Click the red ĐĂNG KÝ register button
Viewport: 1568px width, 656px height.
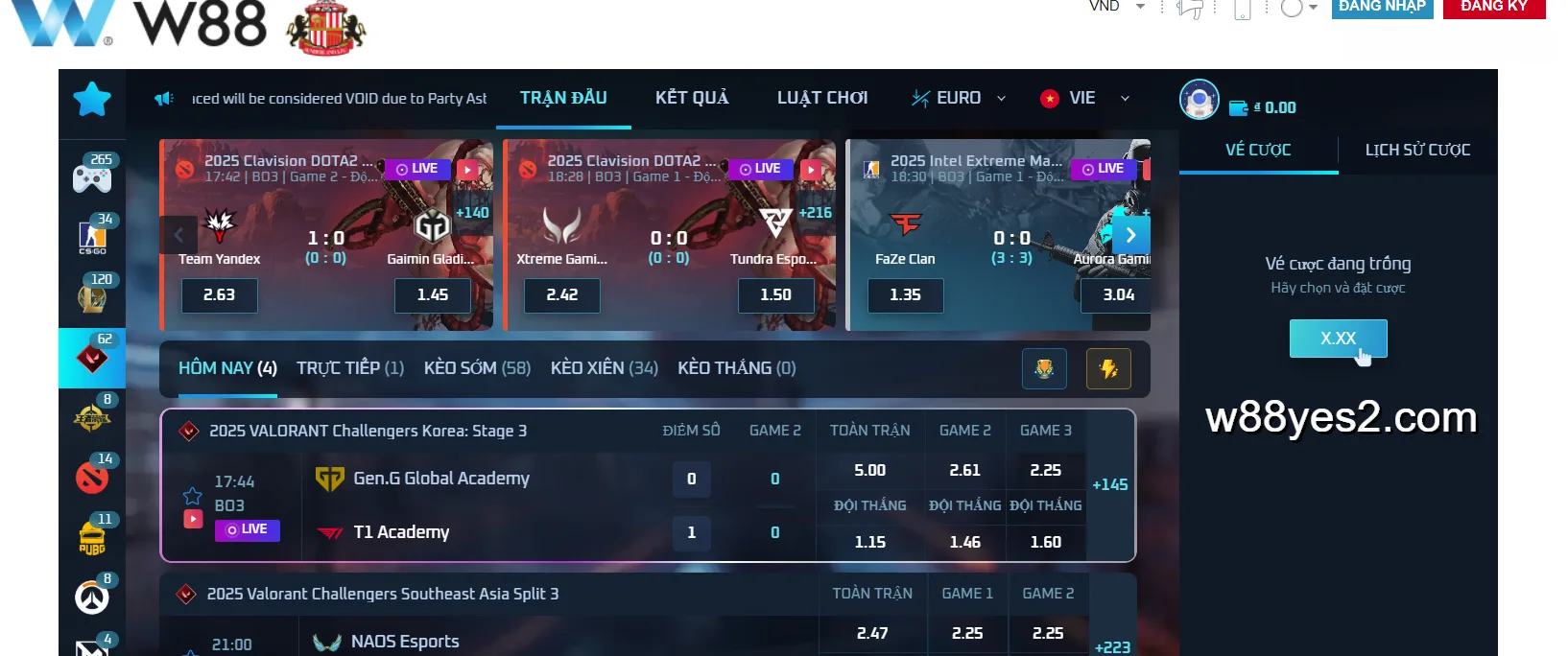click(1493, 8)
